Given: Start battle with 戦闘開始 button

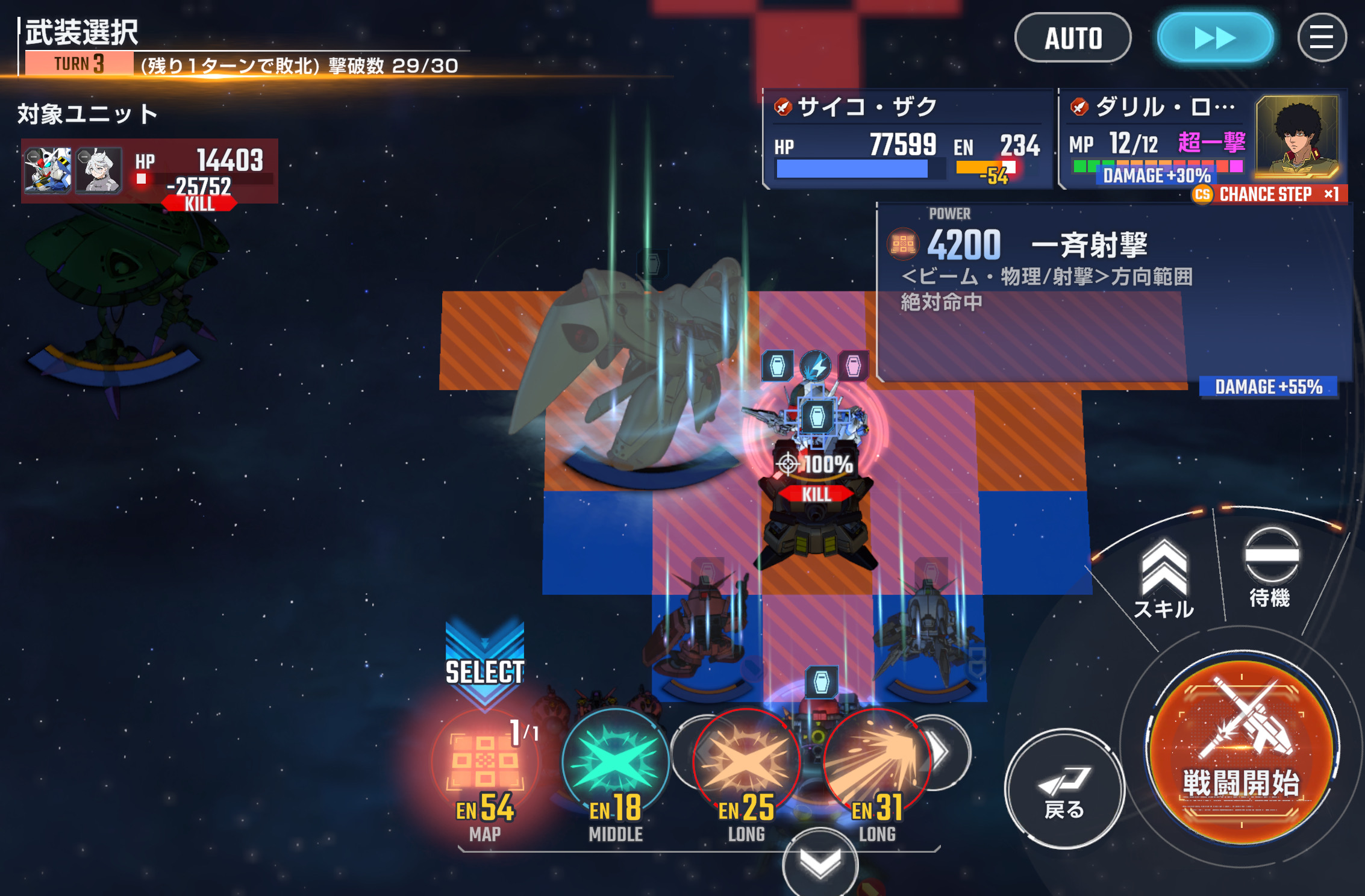Looking at the screenshot, I should coord(1242,751).
